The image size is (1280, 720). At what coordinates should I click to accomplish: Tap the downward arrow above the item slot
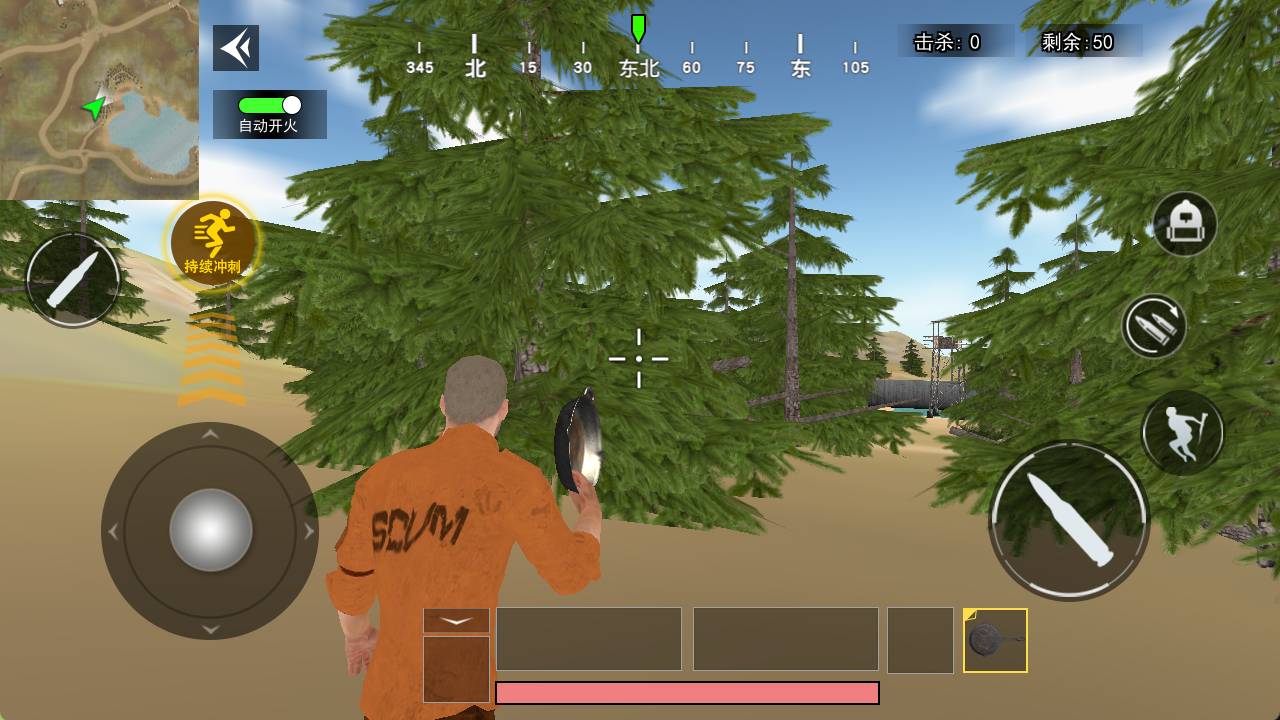[x=458, y=620]
